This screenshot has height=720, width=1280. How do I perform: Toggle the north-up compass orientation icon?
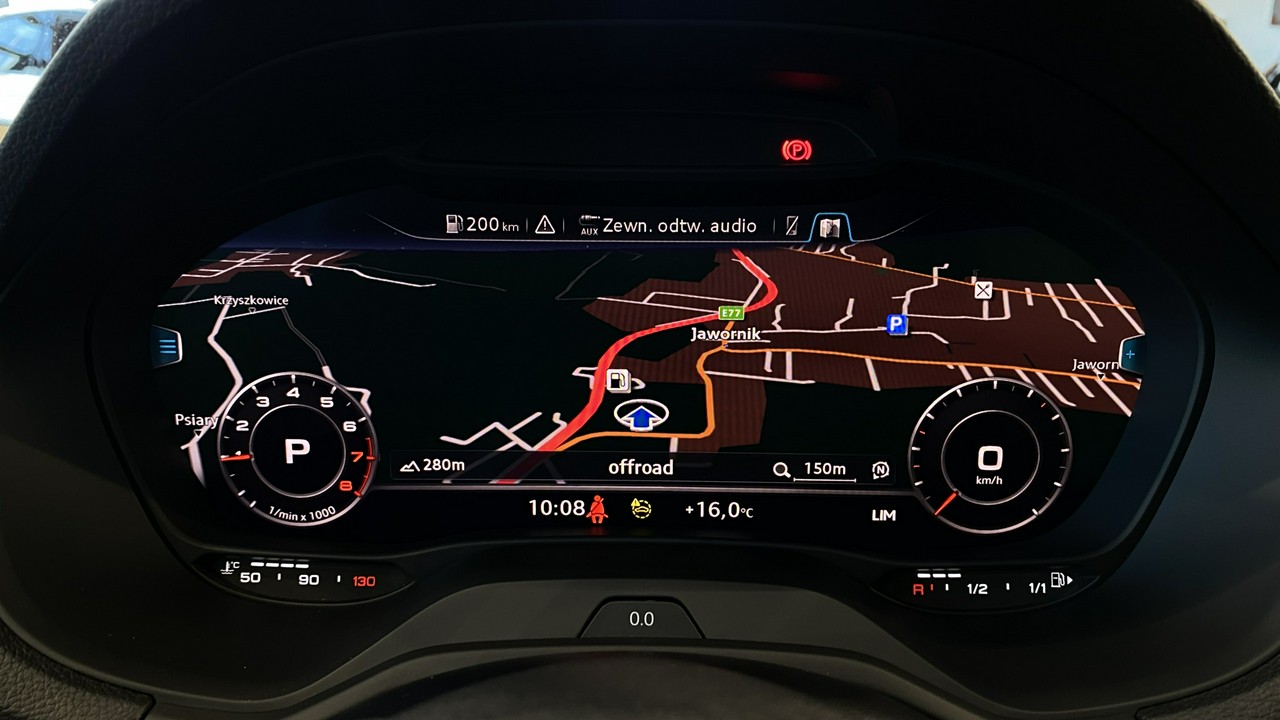point(880,469)
